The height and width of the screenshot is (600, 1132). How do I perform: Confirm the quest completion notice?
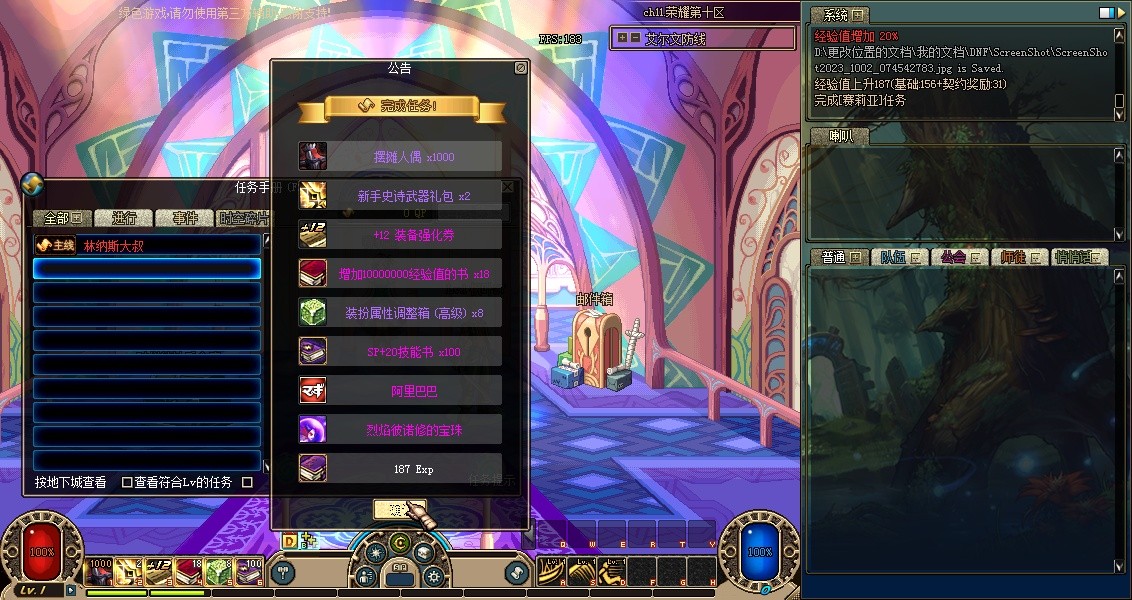click(399, 509)
